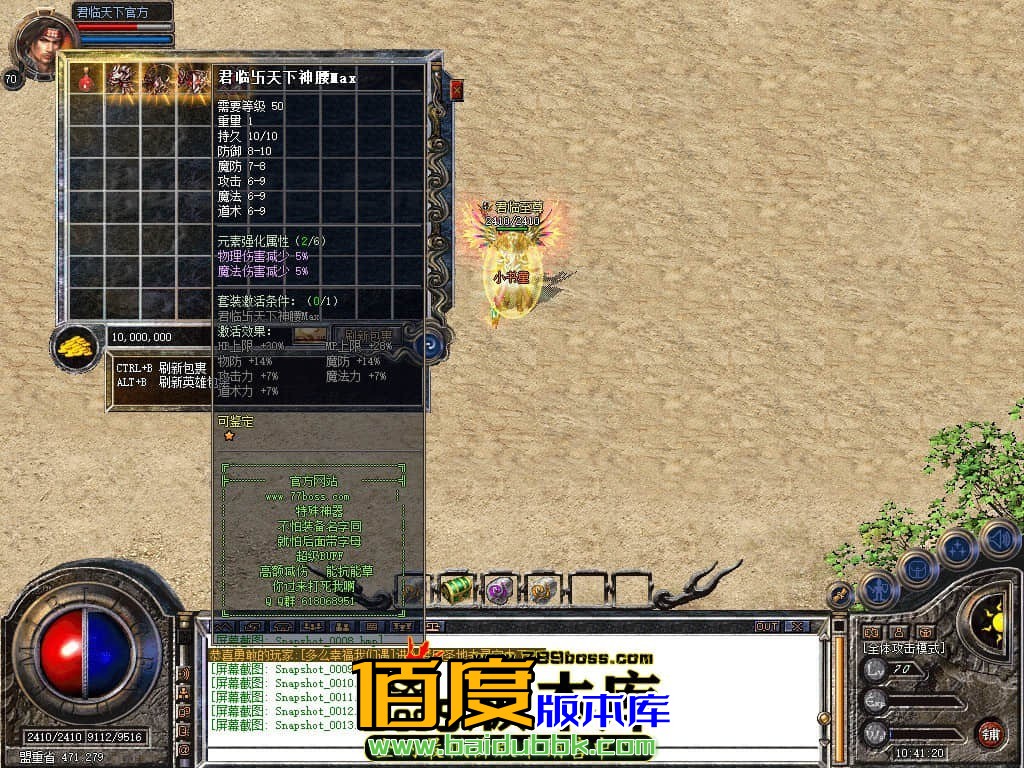Open the character figure panel button
This screenshot has width=1024, height=768.
pyautogui.click(x=879, y=590)
